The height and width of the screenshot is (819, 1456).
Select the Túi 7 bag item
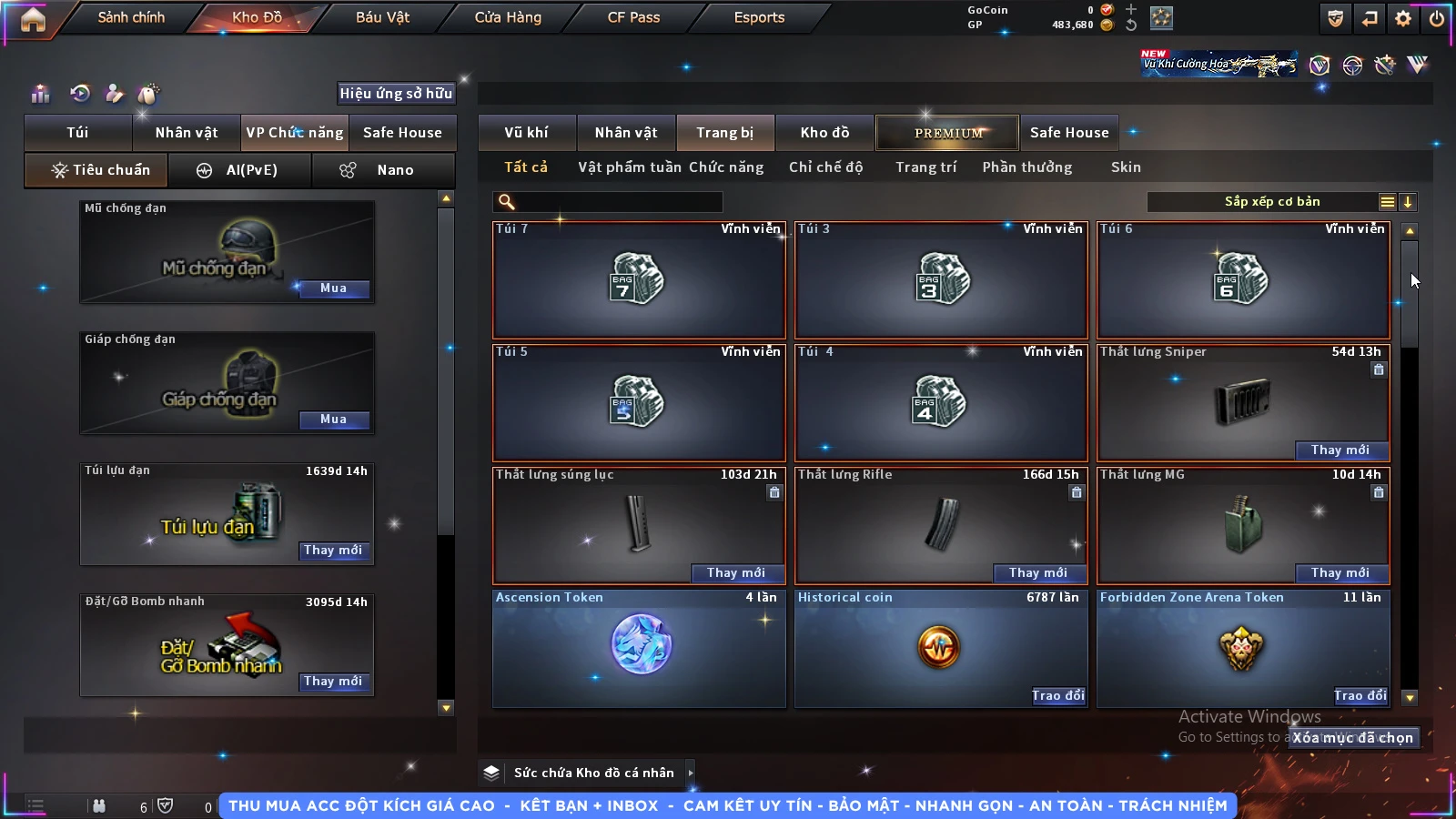click(639, 280)
